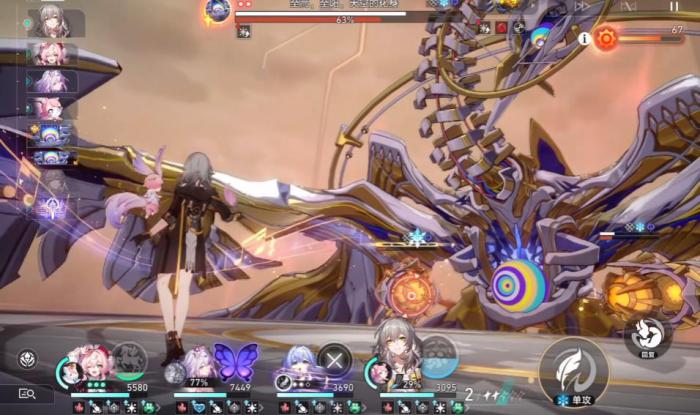Tap the fourth character's blue ultimate icon

[438, 355]
